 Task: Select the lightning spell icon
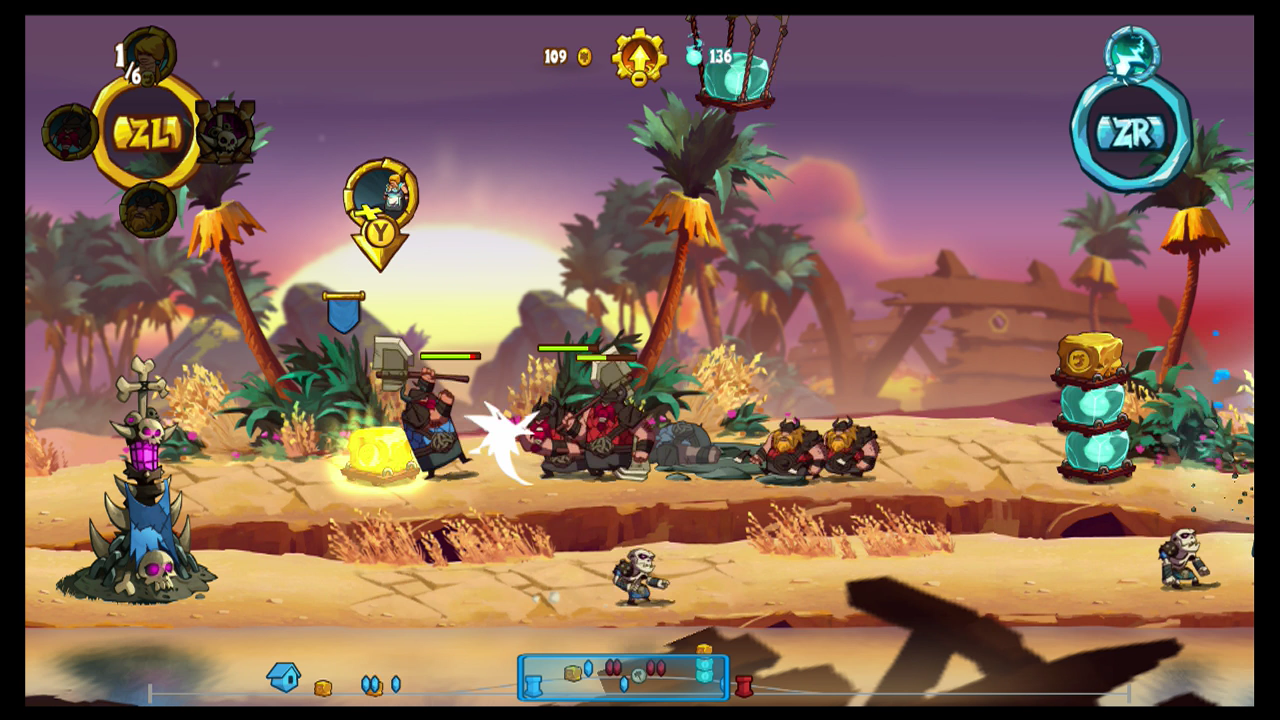[x=1133, y=53]
